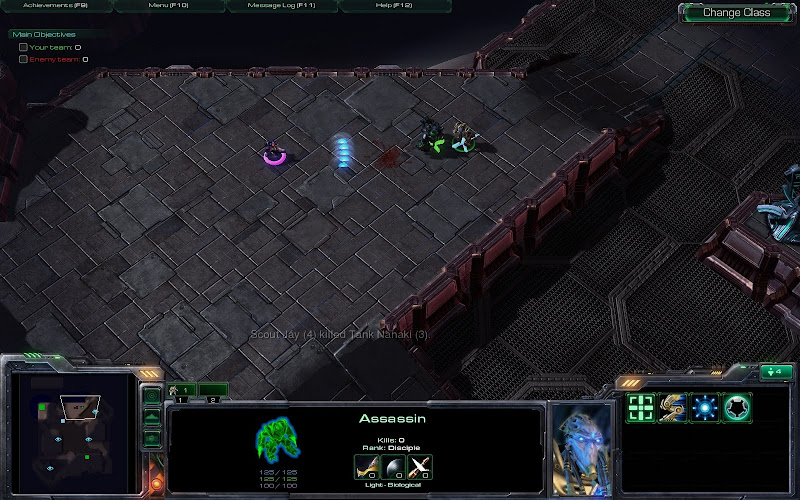Click the green arrow button labeled 4
800x500 pixels.
[x=774, y=373]
